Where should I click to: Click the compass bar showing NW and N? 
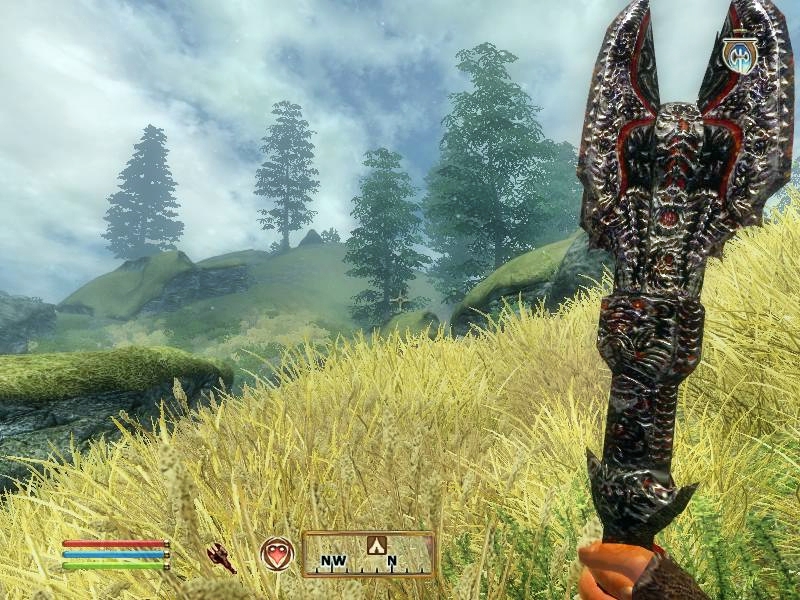(368, 555)
